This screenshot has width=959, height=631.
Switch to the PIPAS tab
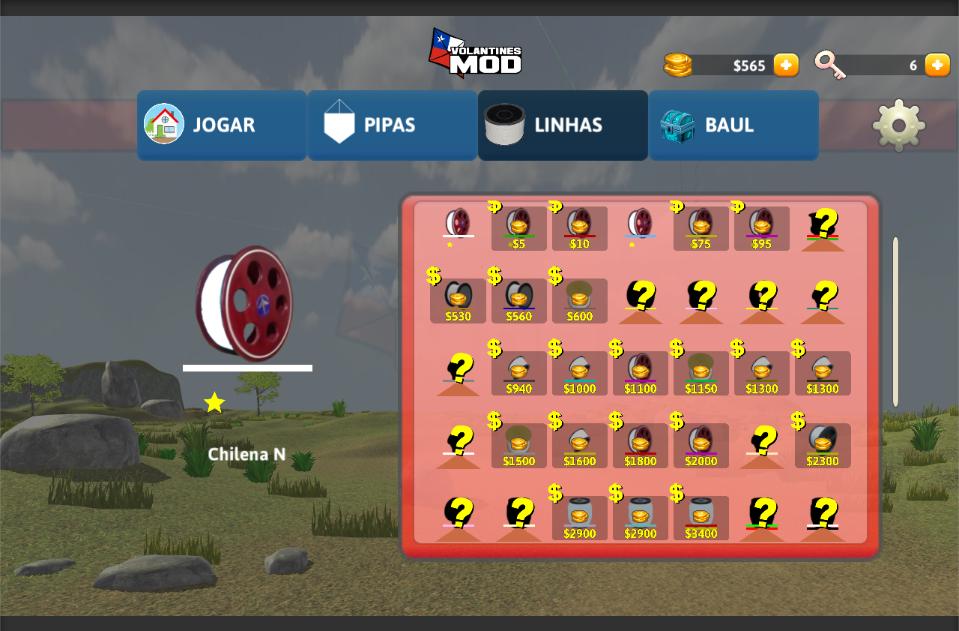pyautogui.click(x=391, y=125)
